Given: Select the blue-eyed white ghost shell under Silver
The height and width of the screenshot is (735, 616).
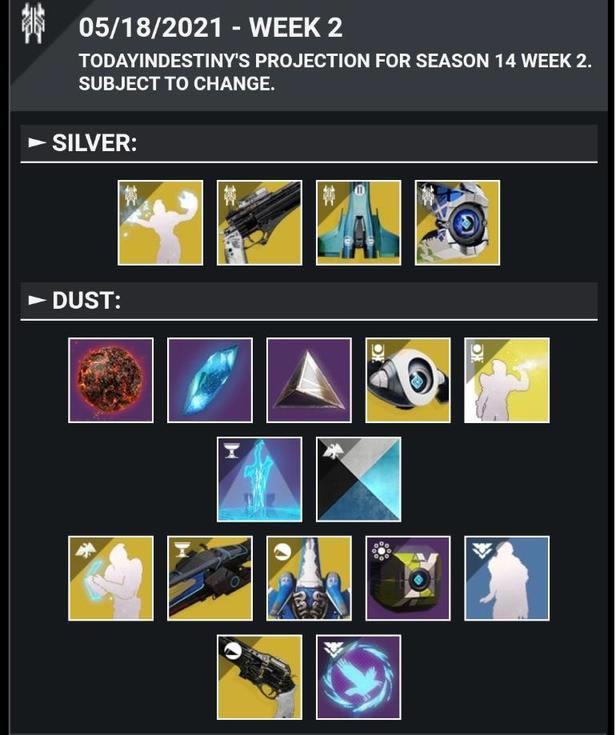Looking at the screenshot, I should click(457, 222).
